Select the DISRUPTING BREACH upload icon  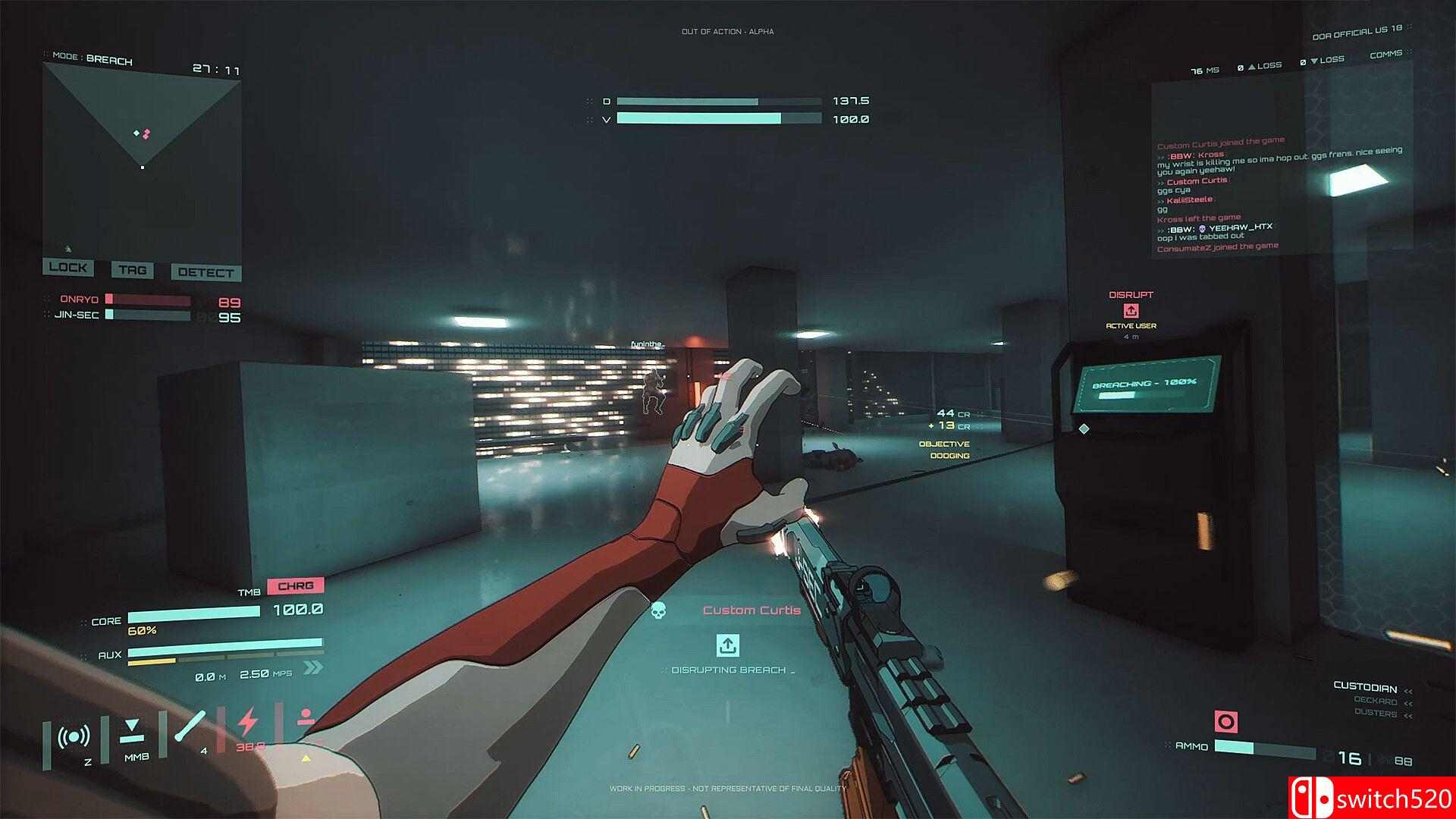point(729,646)
